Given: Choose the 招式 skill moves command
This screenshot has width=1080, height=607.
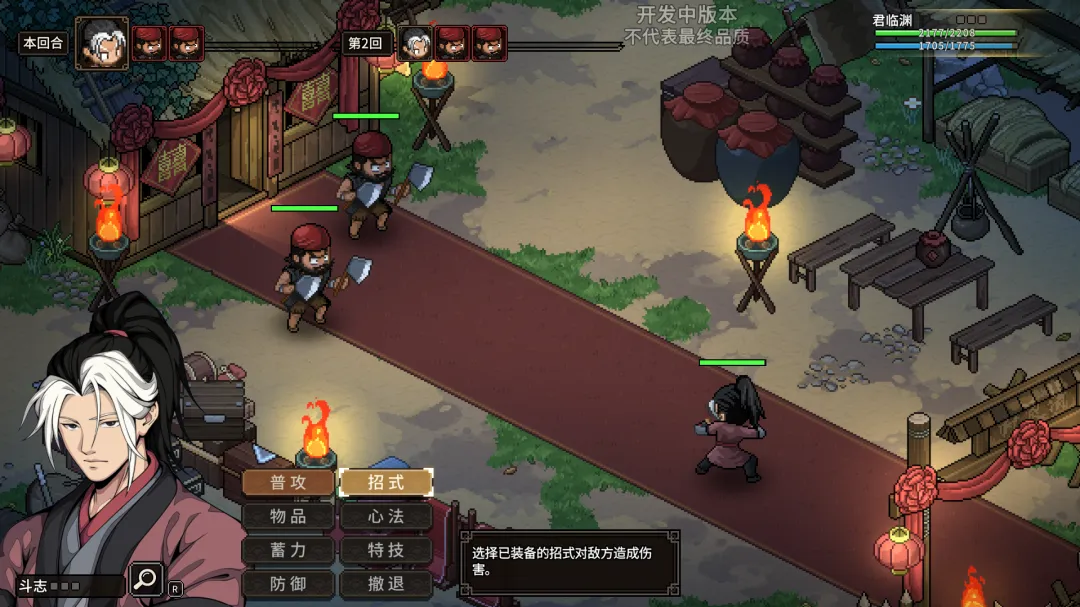Looking at the screenshot, I should (386, 483).
